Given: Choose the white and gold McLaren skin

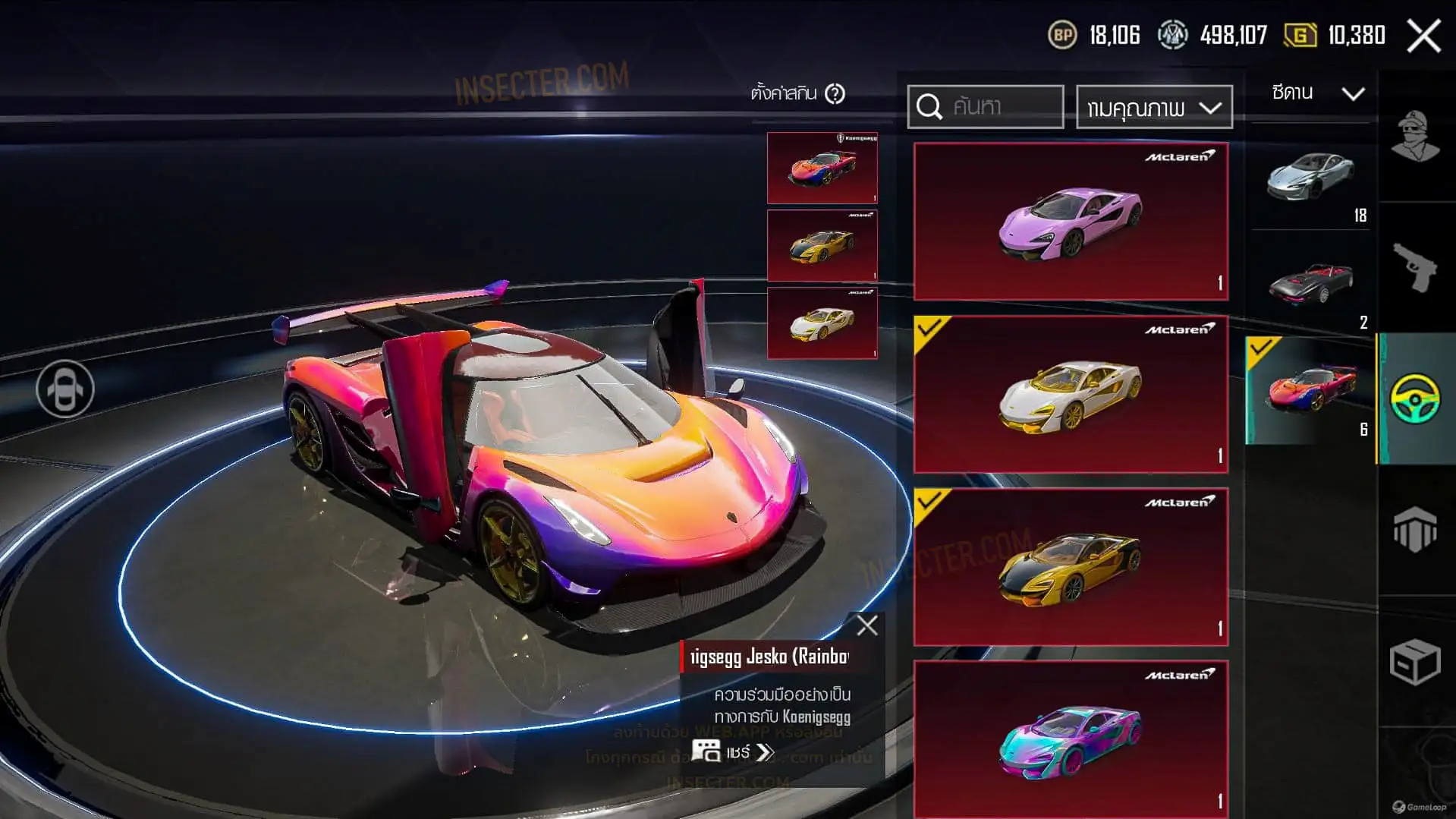Looking at the screenshot, I should pos(1070,395).
